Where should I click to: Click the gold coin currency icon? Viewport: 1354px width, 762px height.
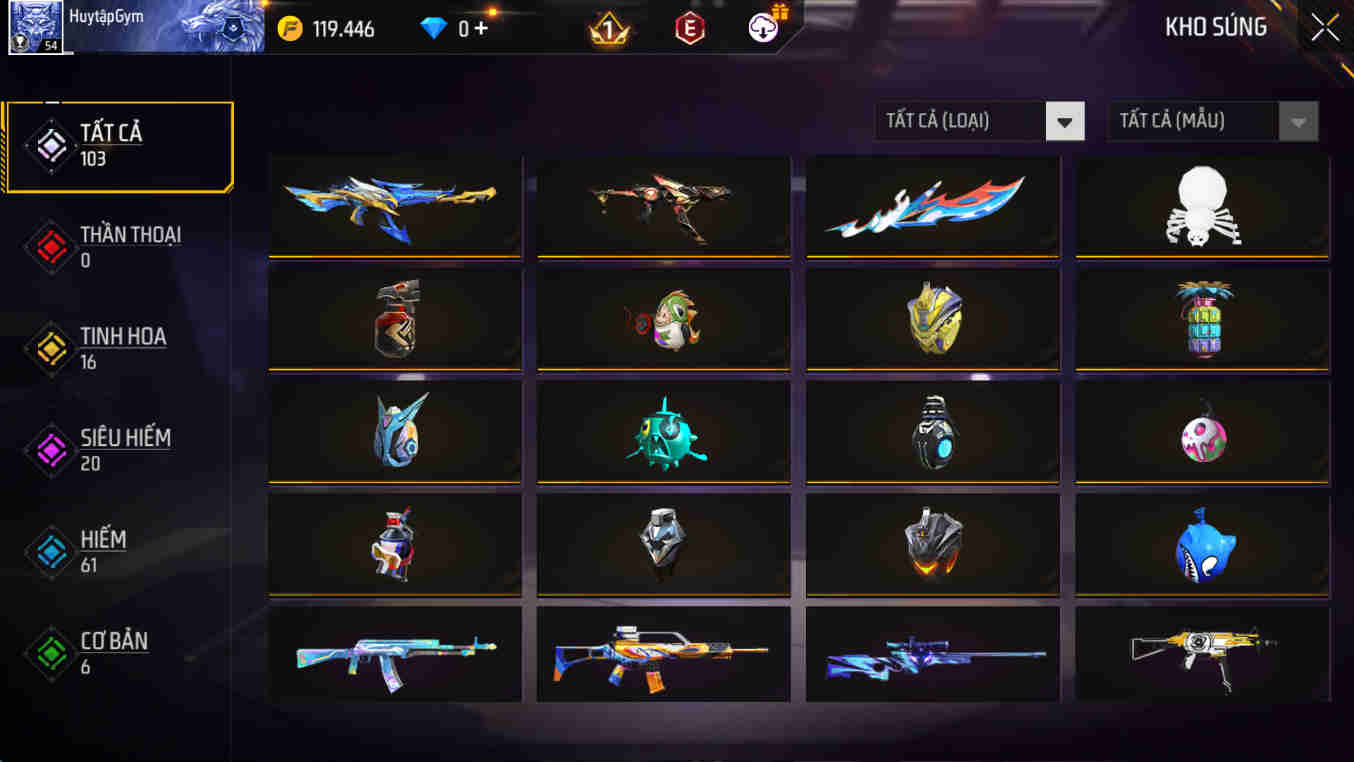[x=289, y=28]
